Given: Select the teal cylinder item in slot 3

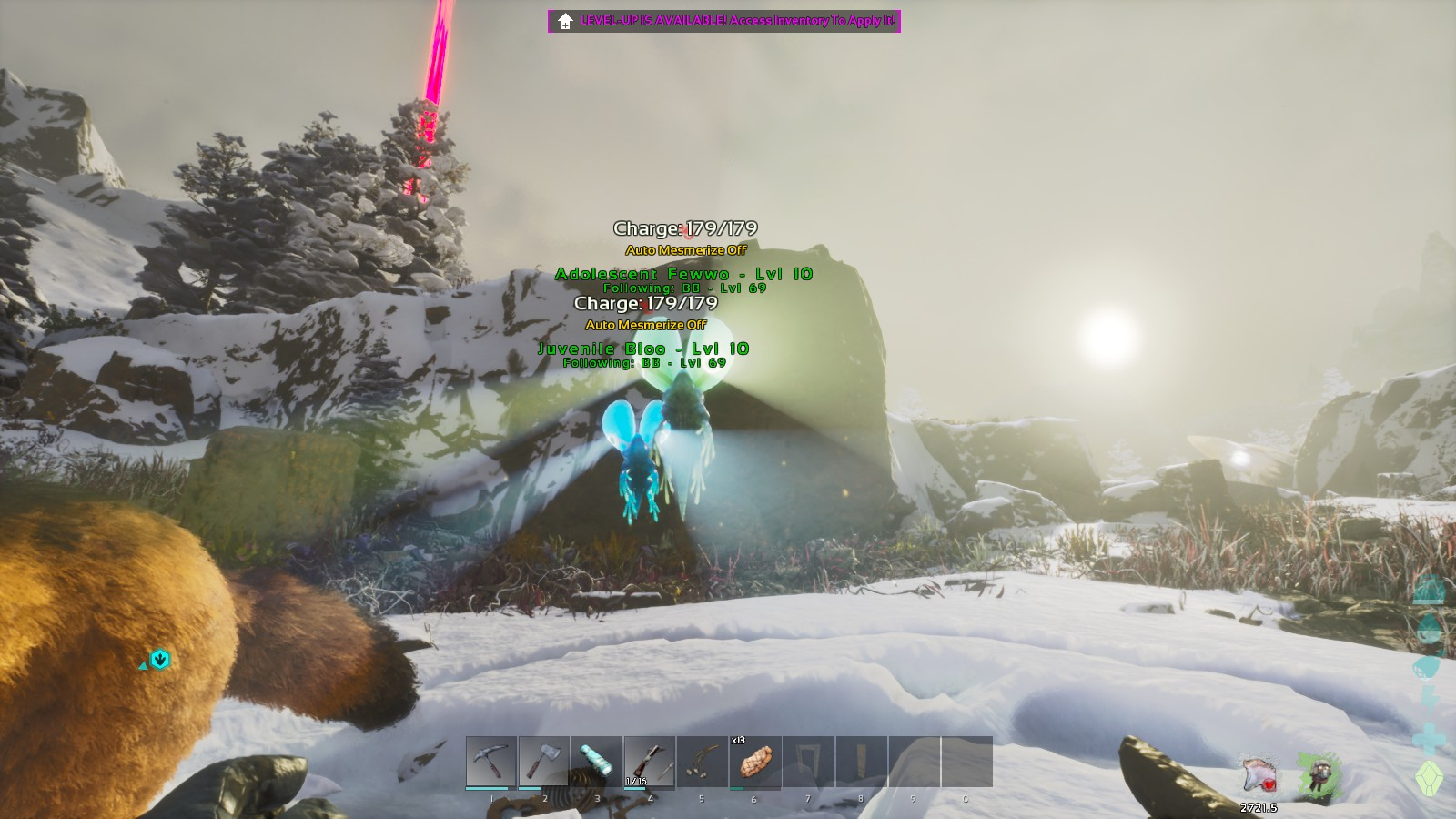Looking at the screenshot, I should click(x=597, y=762).
